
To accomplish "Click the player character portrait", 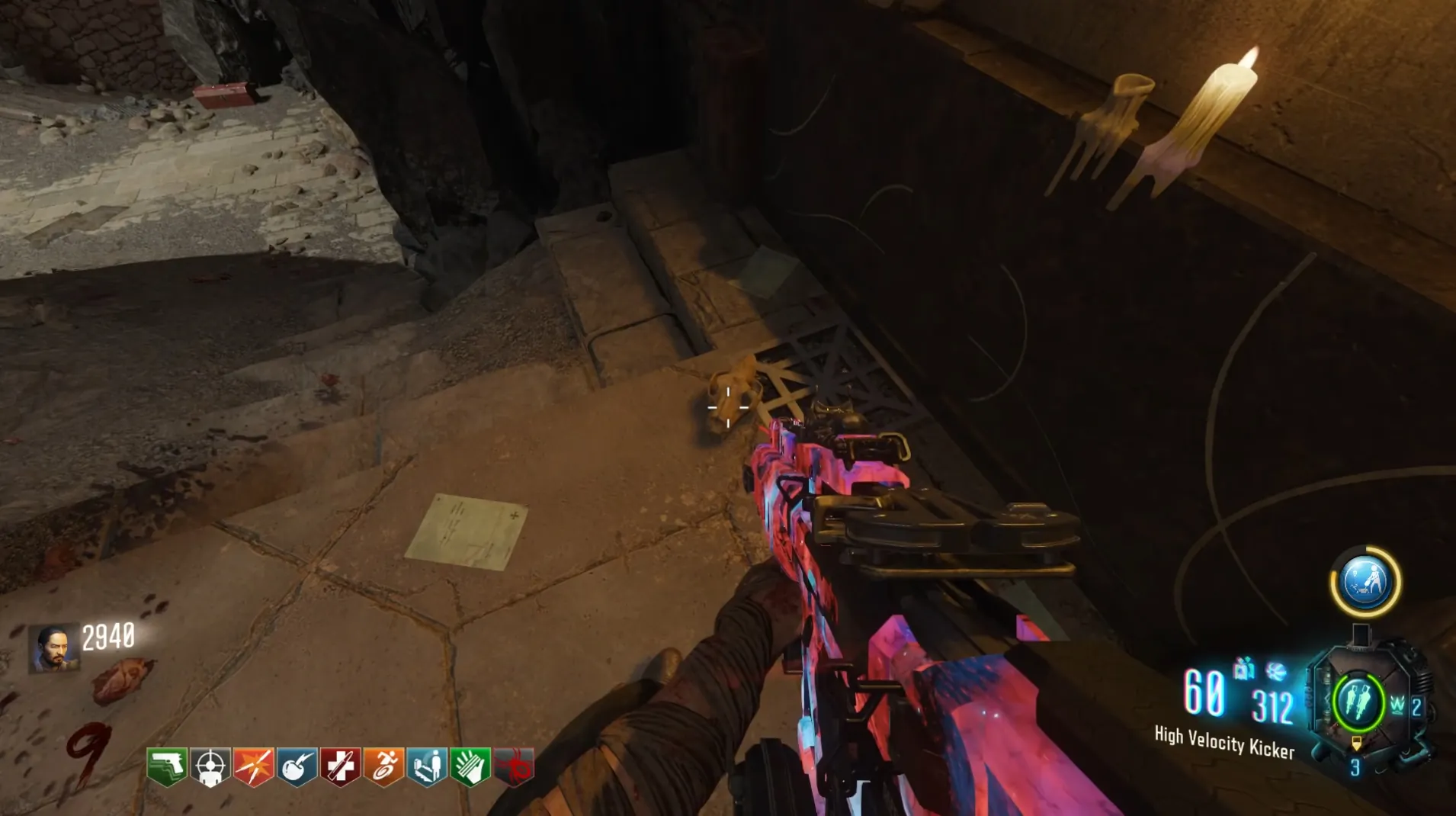I will pos(53,648).
